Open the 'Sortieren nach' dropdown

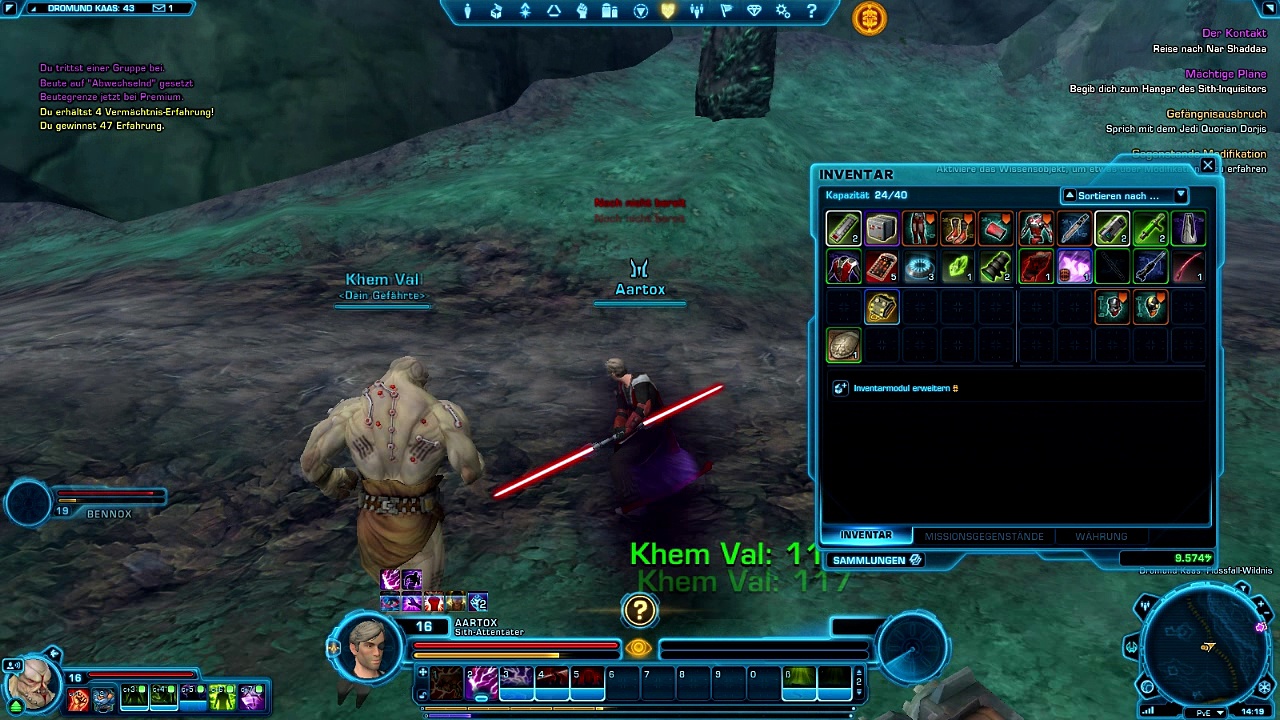(1124, 196)
